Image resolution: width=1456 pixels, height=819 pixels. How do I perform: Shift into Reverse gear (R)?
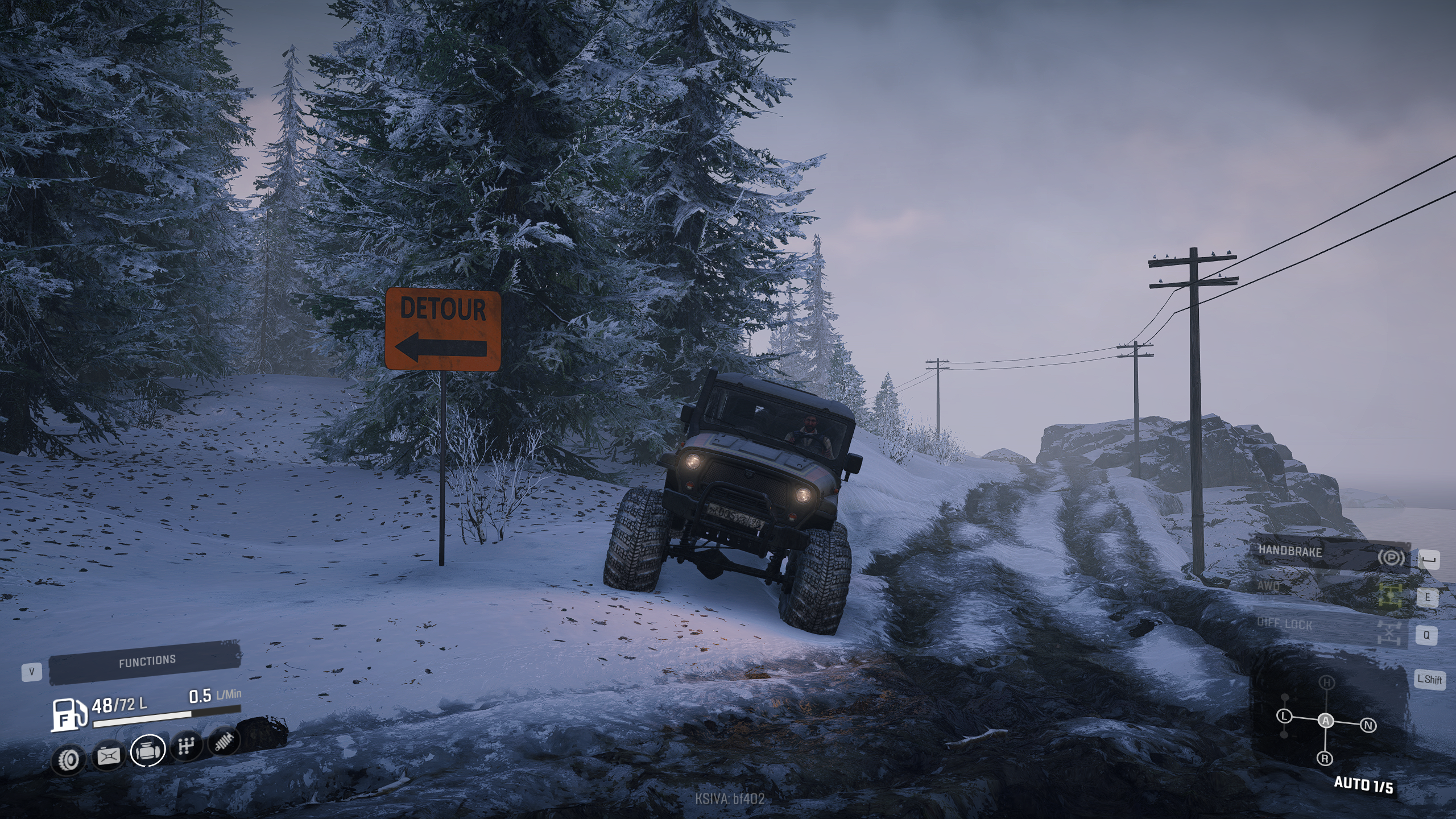coord(1325,758)
